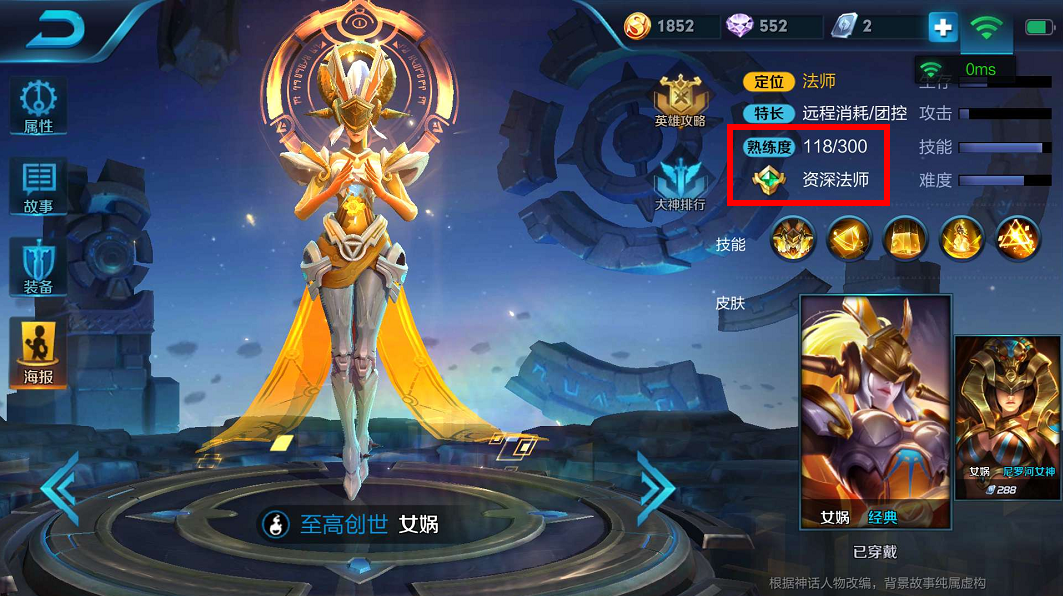Show the previous hero with left arrow
The width and height of the screenshot is (1063, 596).
point(60,490)
